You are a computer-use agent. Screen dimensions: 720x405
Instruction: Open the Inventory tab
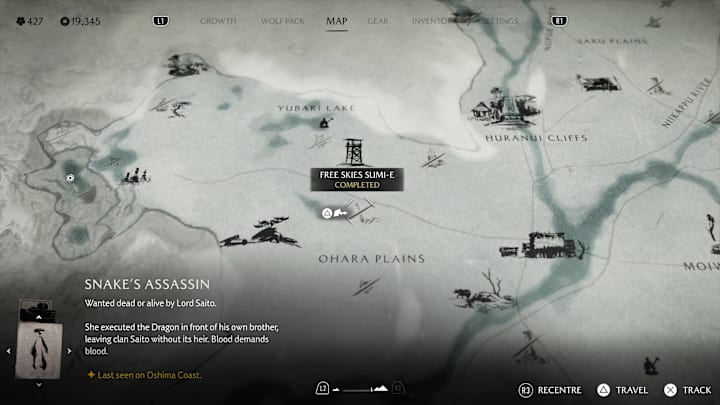[x=433, y=20]
